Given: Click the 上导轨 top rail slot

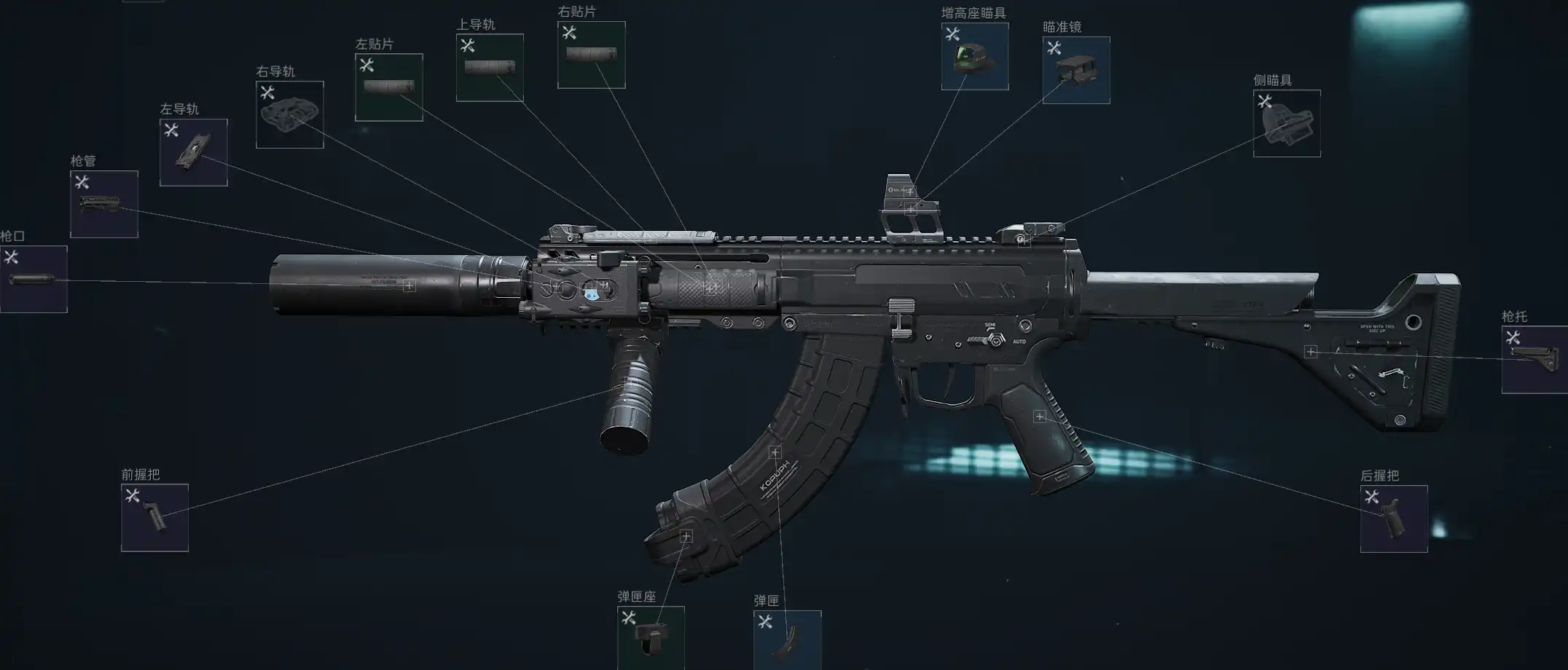Looking at the screenshot, I should pyautogui.click(x=490, y=68).
